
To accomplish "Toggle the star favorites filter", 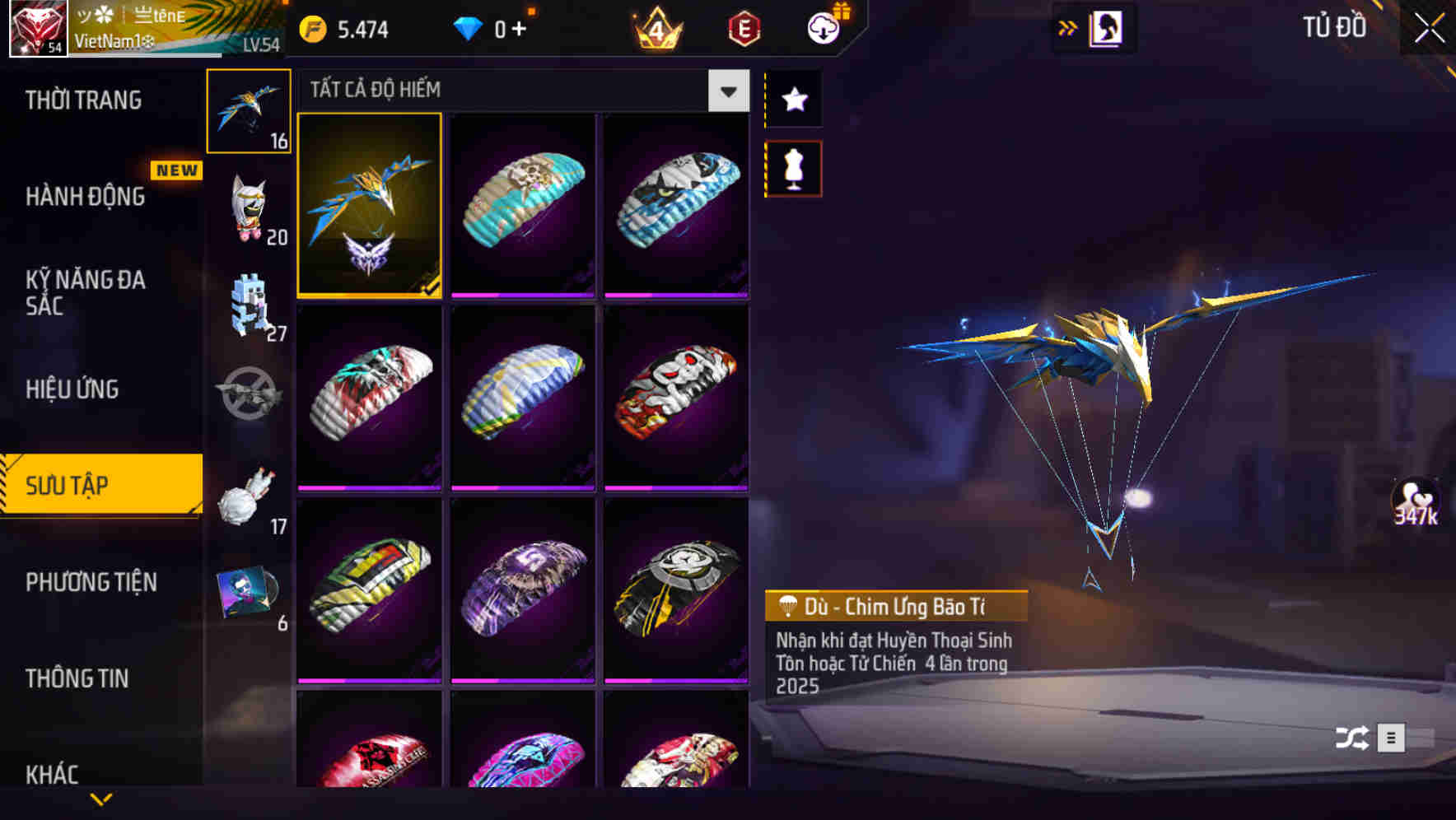I will (x=793, y=100).
